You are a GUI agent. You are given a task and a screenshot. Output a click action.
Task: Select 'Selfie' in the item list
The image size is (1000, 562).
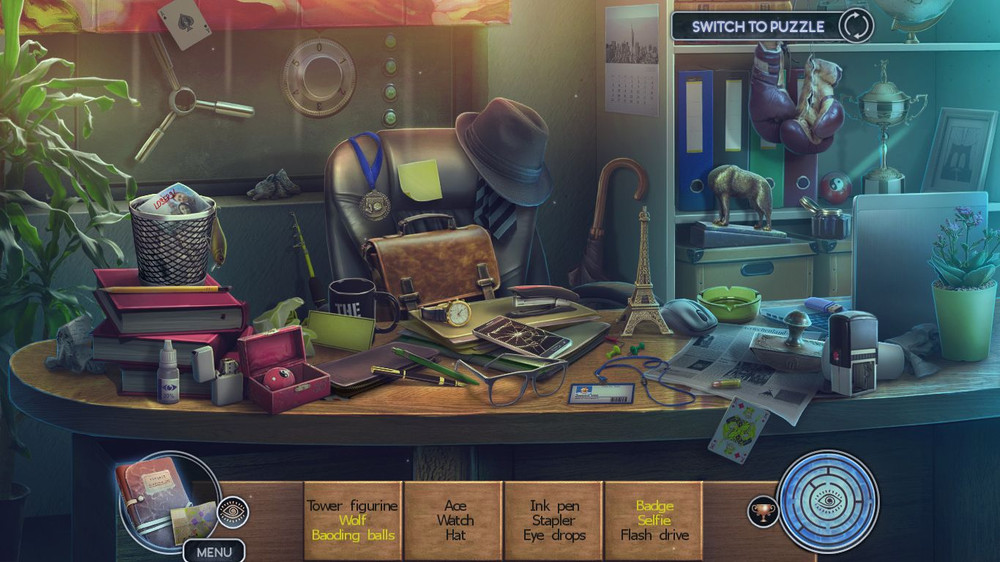tap(654, 520)
